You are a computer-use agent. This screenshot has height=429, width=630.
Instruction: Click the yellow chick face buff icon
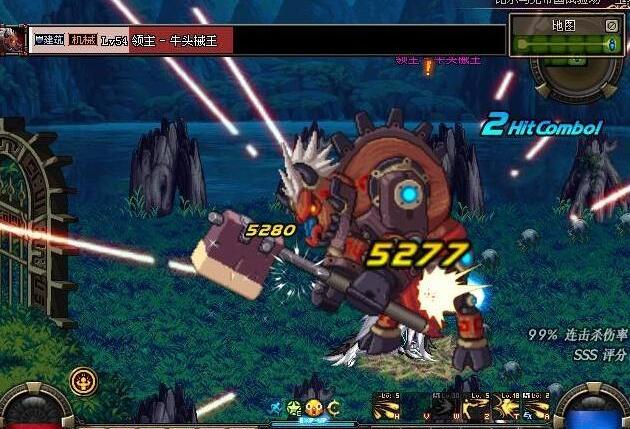point(314,408)
